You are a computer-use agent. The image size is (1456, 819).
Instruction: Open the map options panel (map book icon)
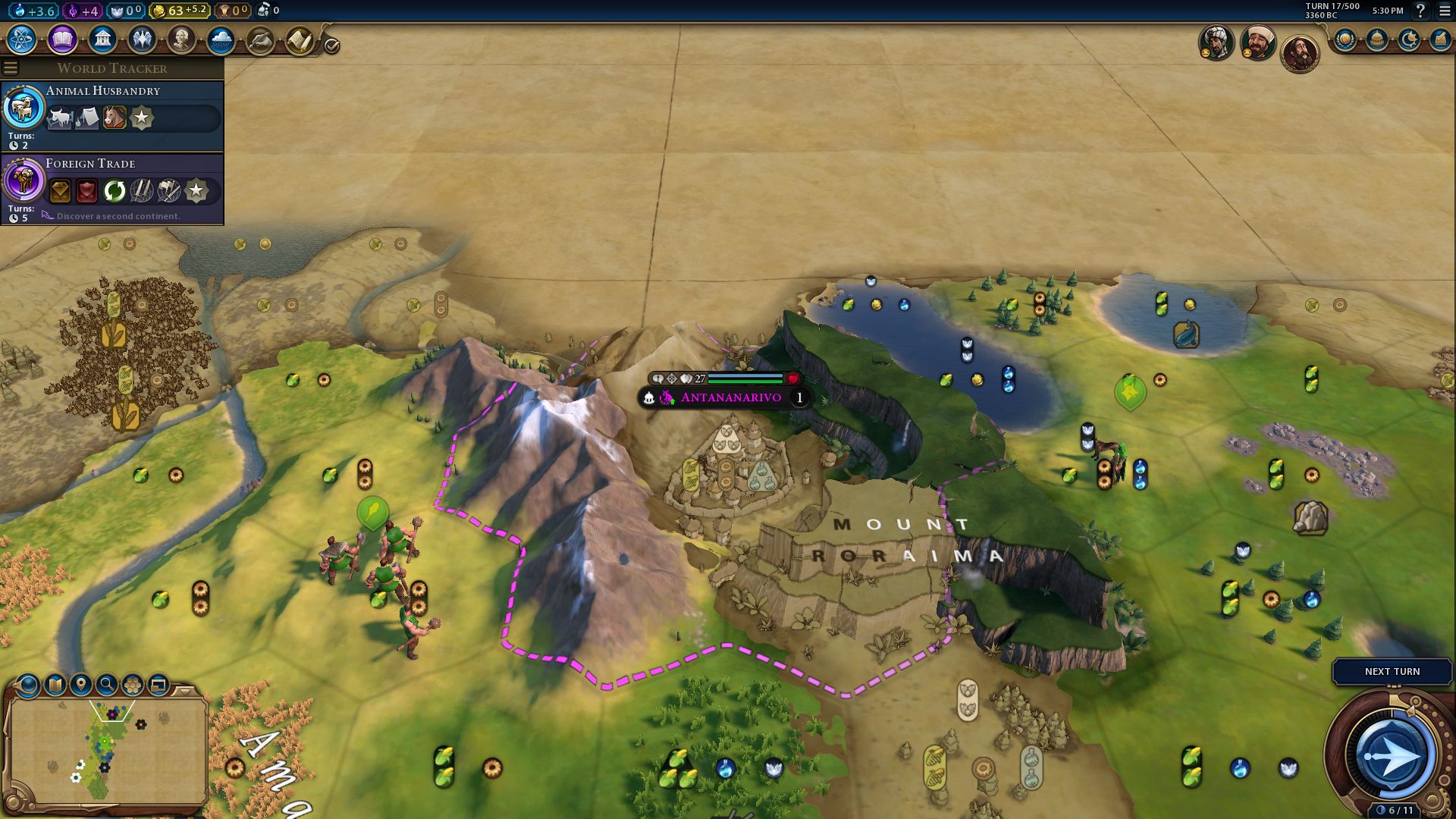(54, 684)
